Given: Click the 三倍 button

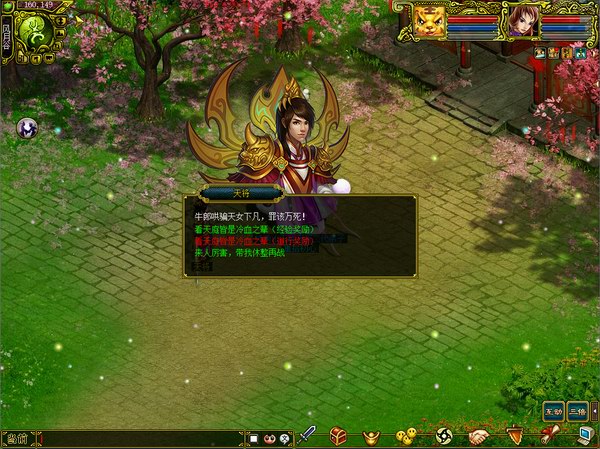Looking at the screenshot, I should [577, 411].
